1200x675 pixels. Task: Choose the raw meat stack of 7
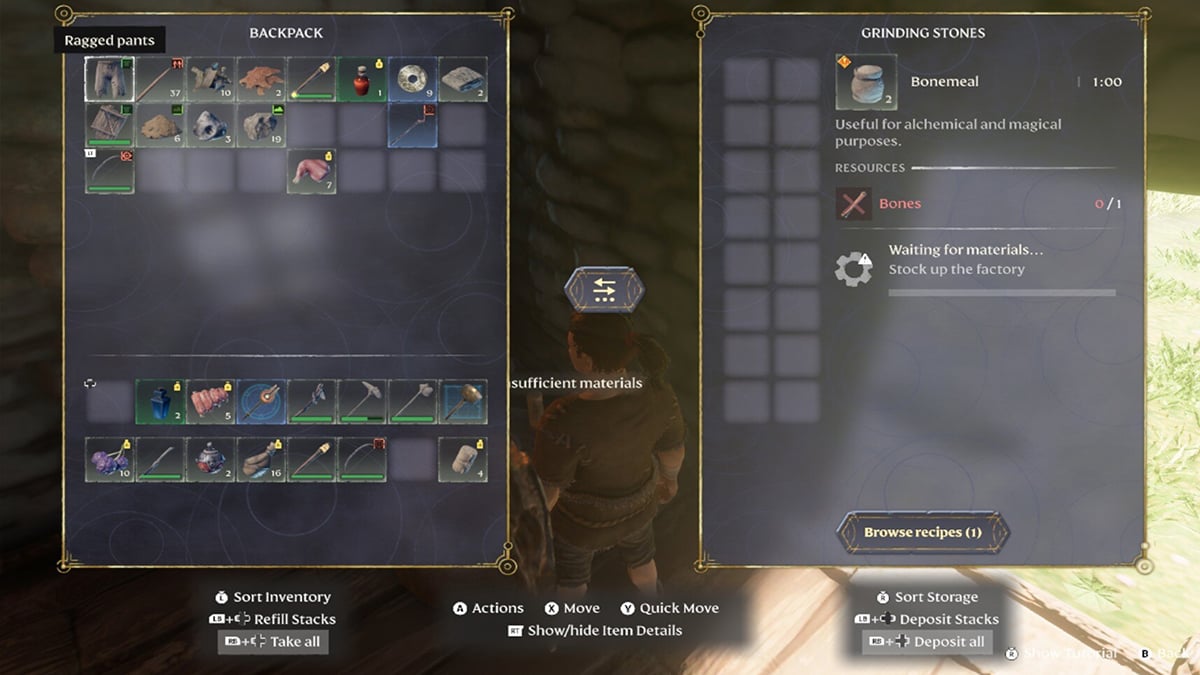pos(311,171)
